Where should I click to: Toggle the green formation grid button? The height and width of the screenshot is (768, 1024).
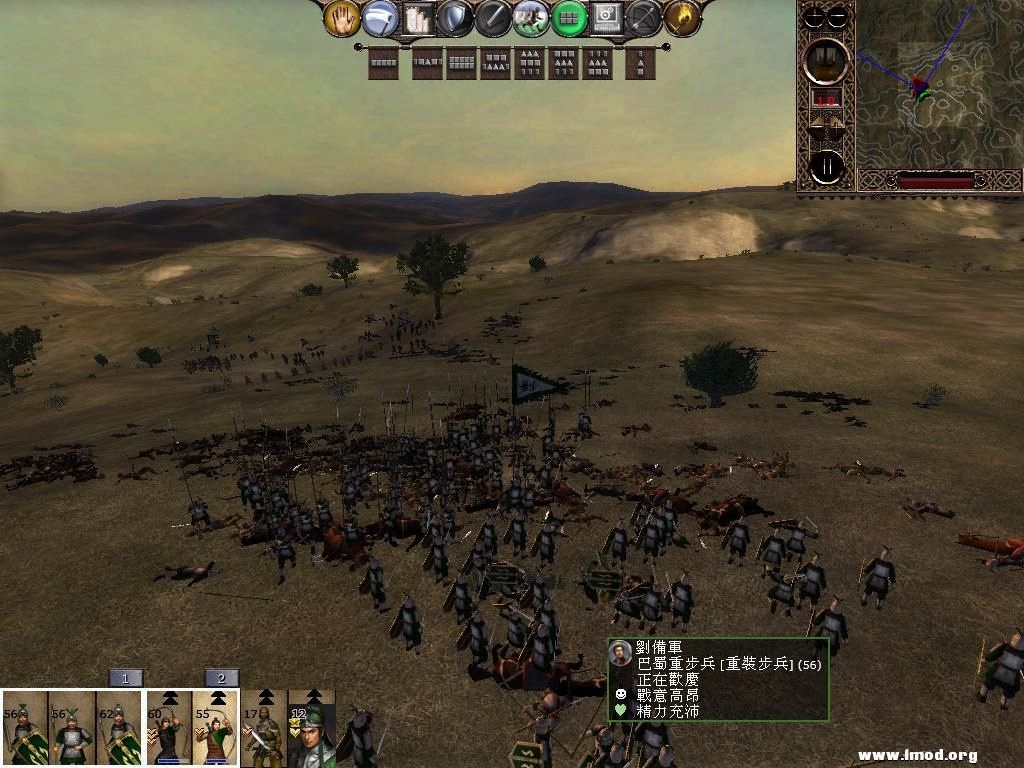[x=569, y=18]
